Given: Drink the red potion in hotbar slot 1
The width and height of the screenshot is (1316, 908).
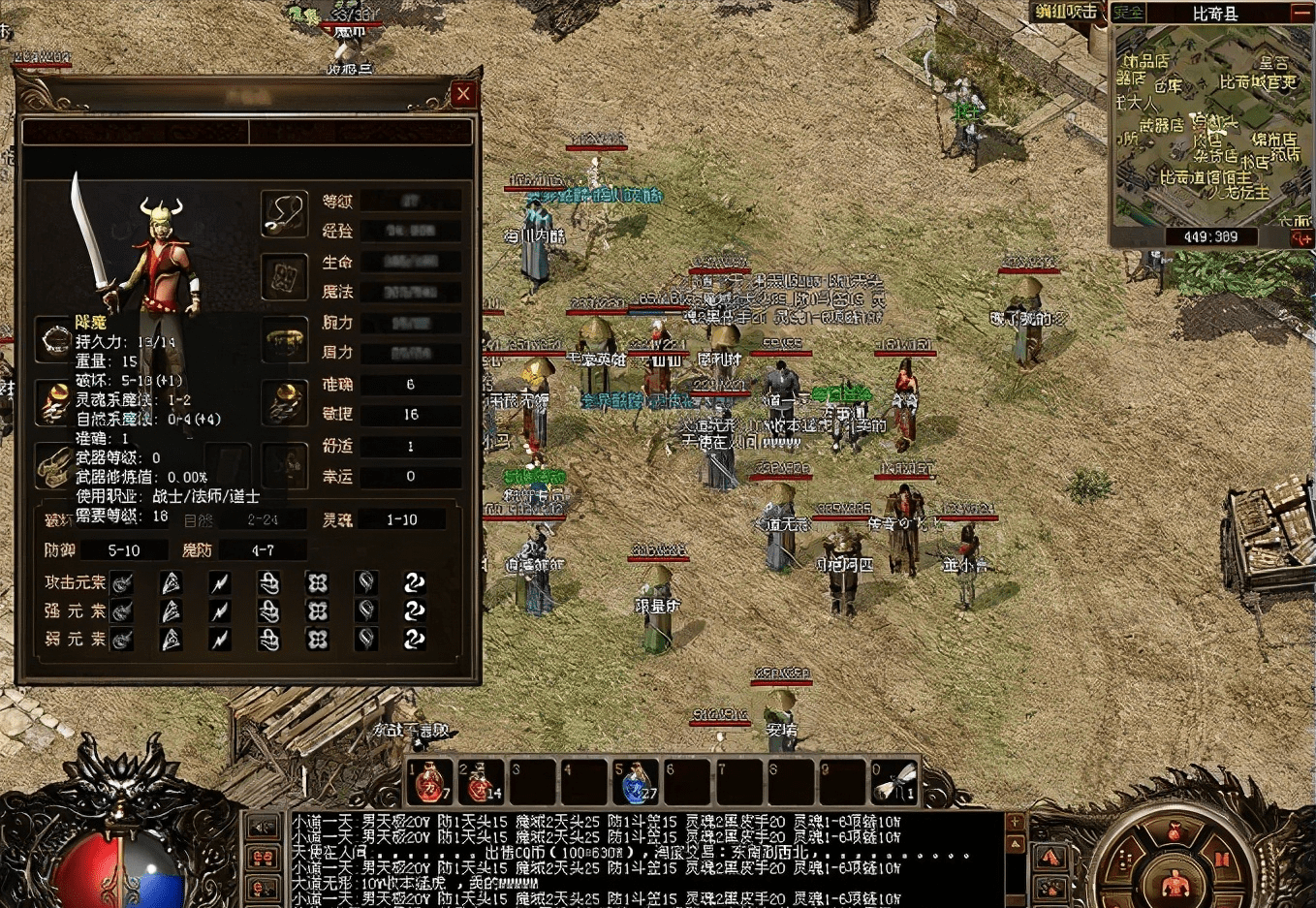Looking at the screenshot, I should 429,778.
